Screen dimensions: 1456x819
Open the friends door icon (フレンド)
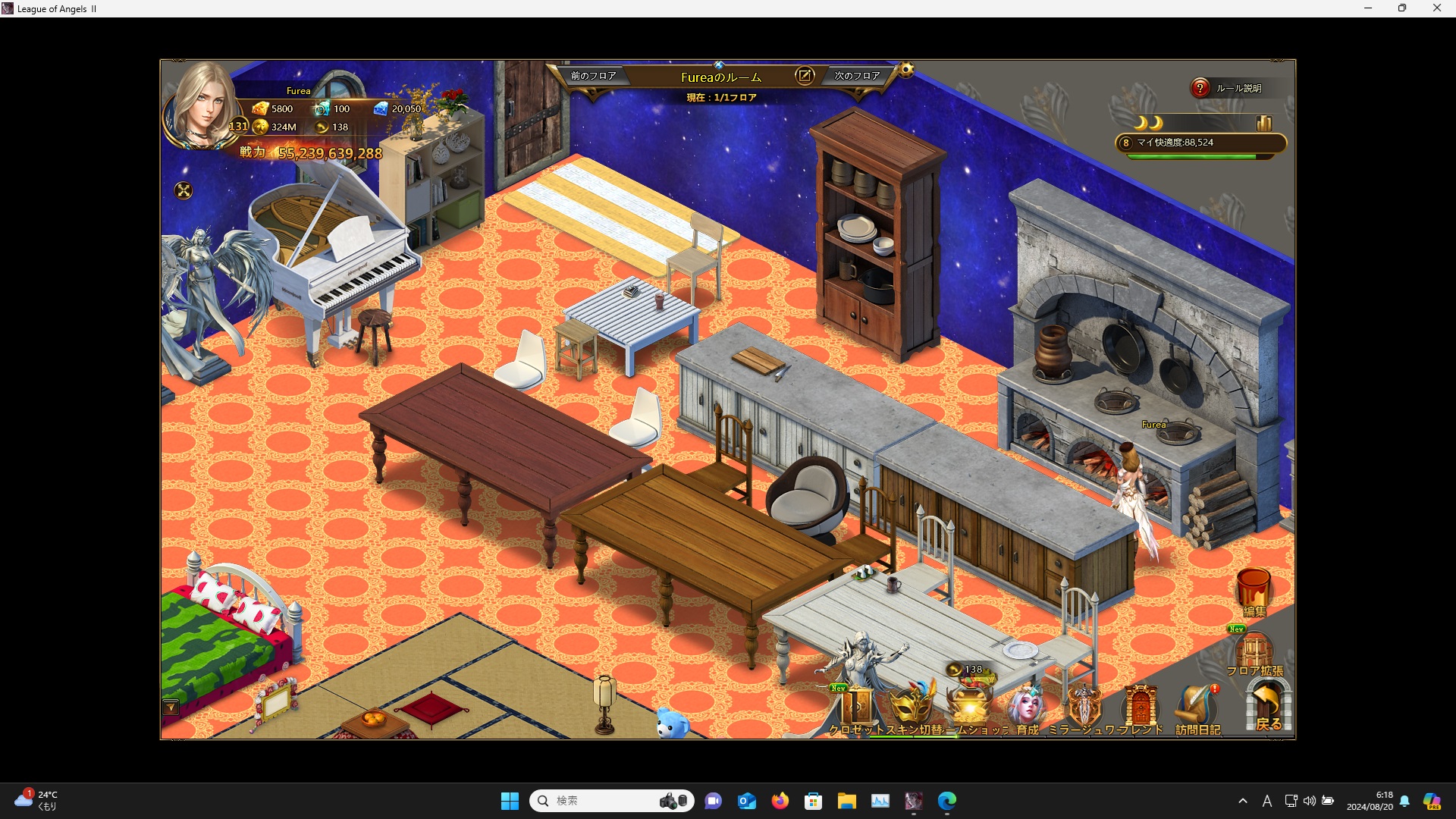(x=1140, y=710)
